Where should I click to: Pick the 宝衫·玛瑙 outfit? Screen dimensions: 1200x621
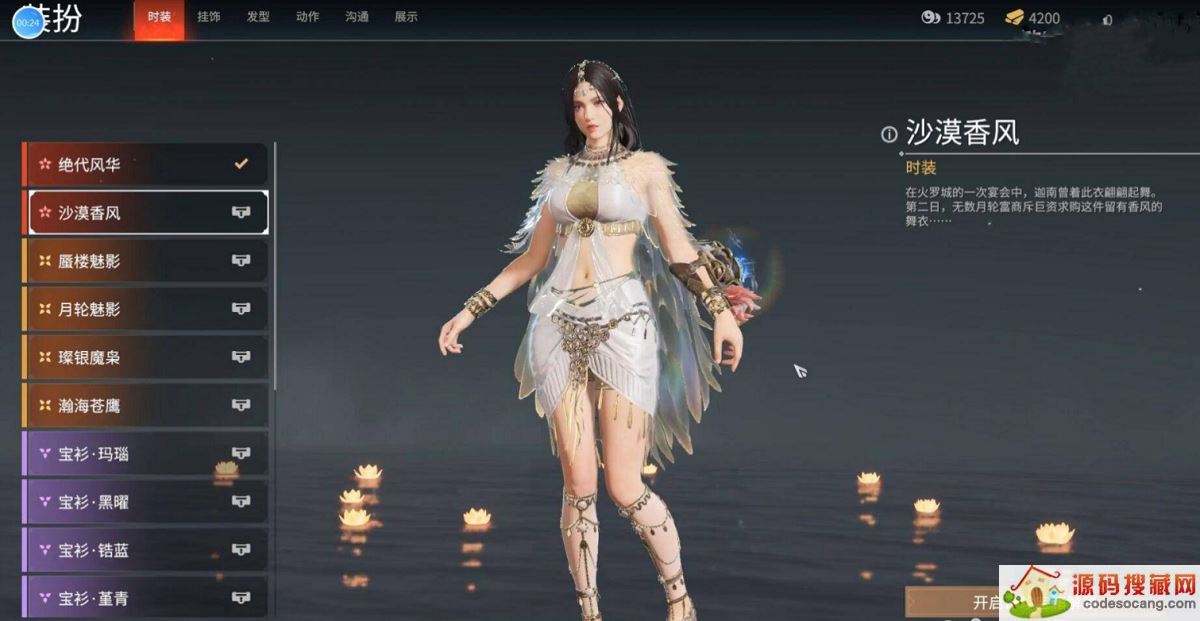tap(146, 454)
